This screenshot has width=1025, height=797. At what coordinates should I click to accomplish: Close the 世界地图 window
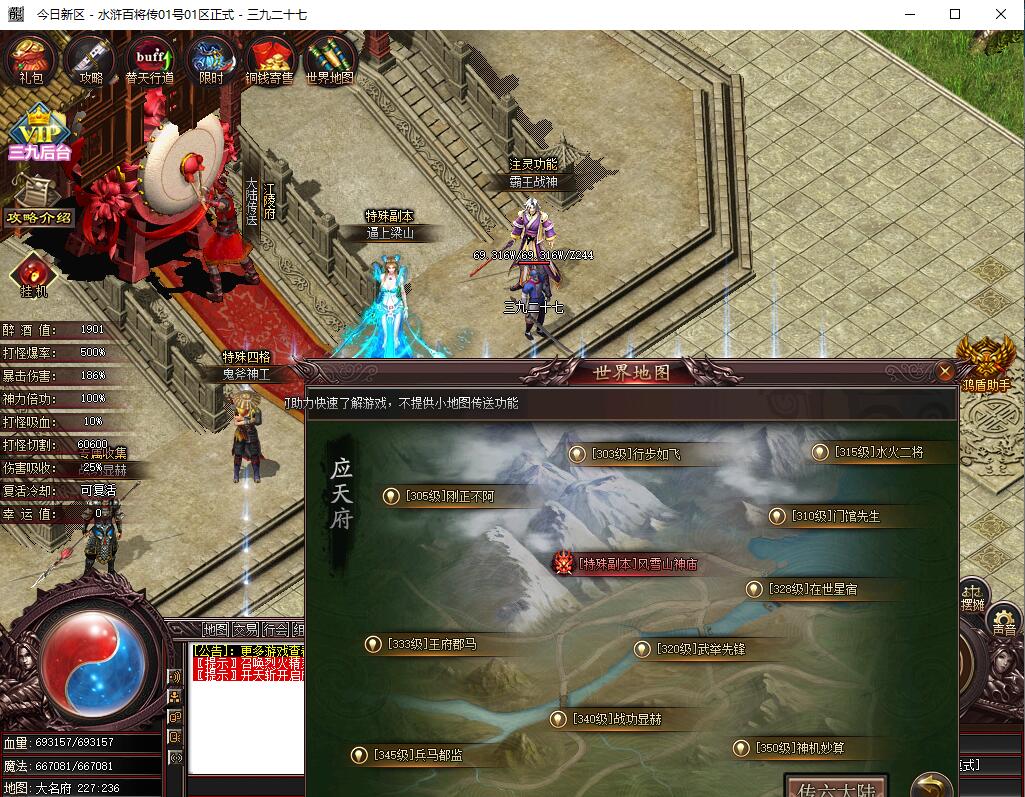(x=945, y=372)
